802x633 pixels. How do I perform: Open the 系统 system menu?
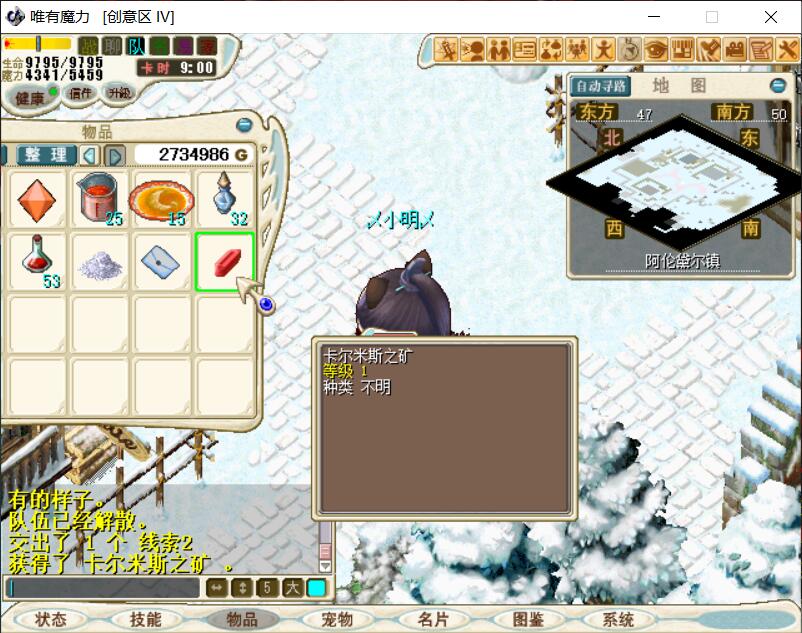pyautogui.click(x=619, y=619)
